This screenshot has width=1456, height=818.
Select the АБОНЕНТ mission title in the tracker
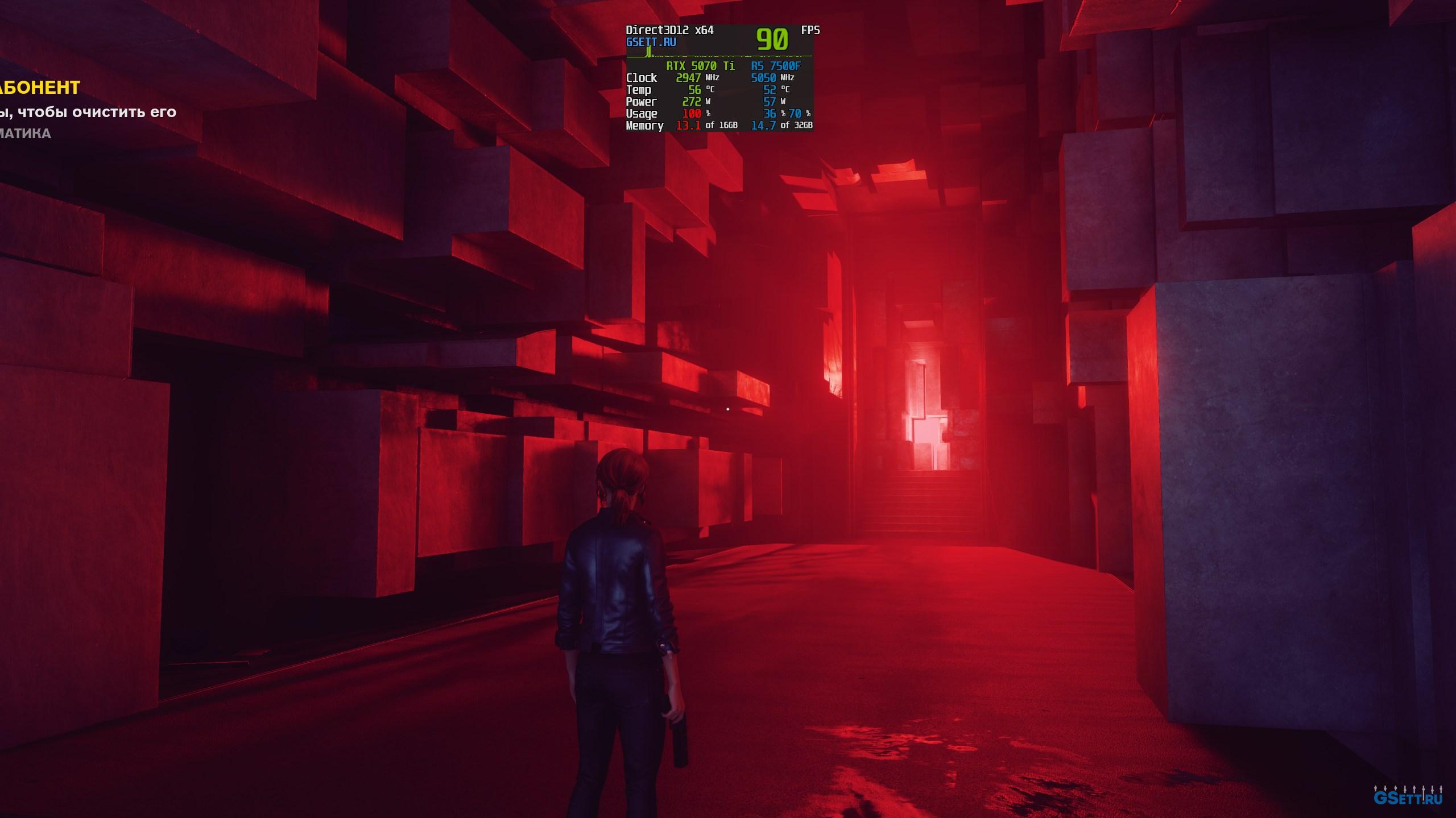pyautogui.click(x=40, y=88)
